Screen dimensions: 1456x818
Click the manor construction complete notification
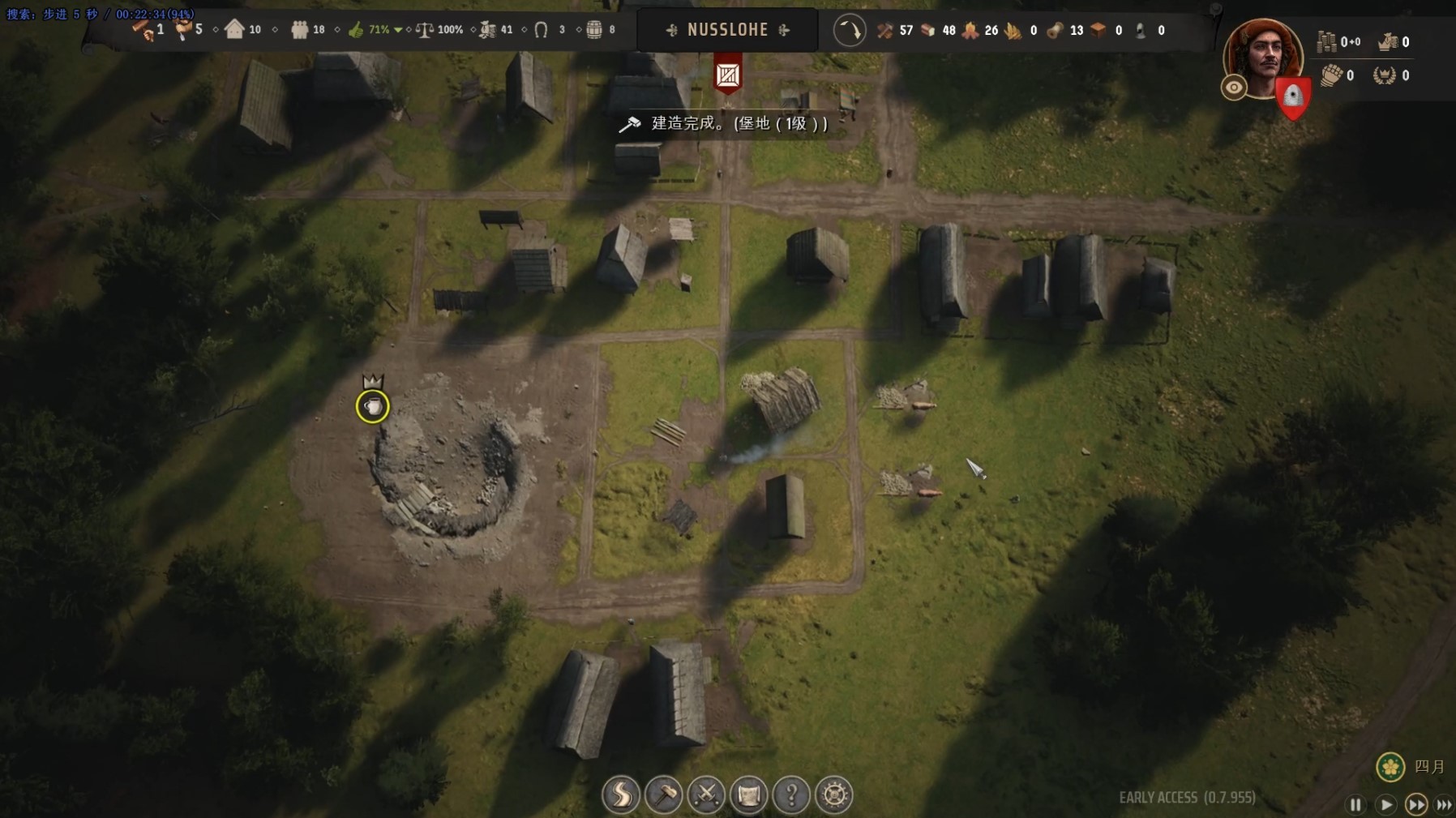tap(724, 123)
